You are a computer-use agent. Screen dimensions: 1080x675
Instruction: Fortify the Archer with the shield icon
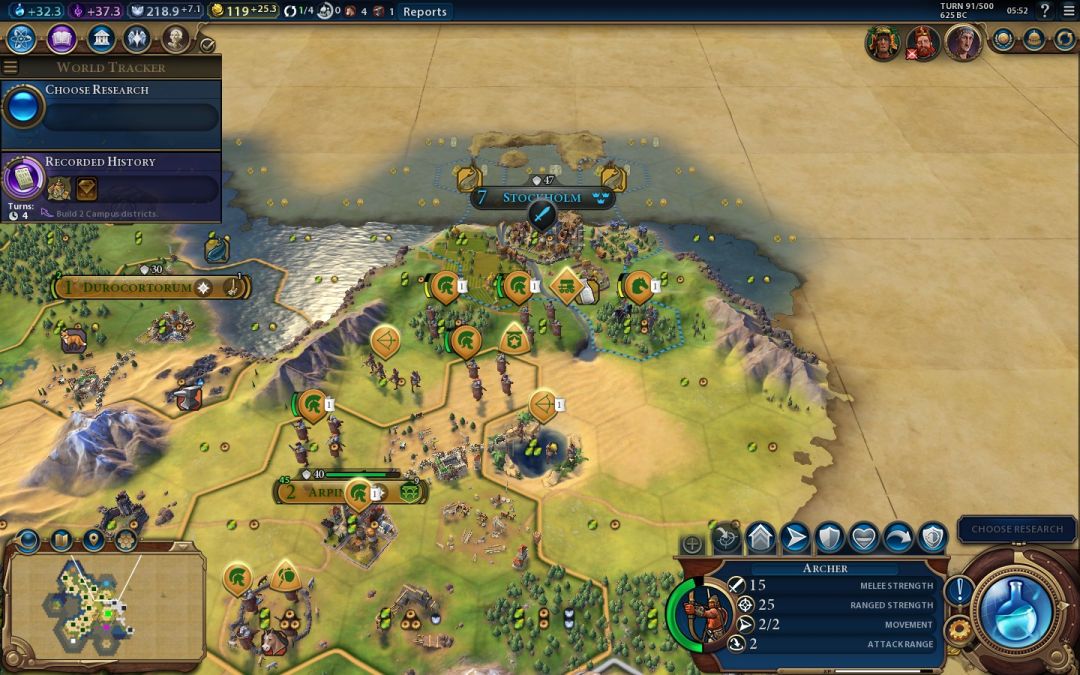830,538
